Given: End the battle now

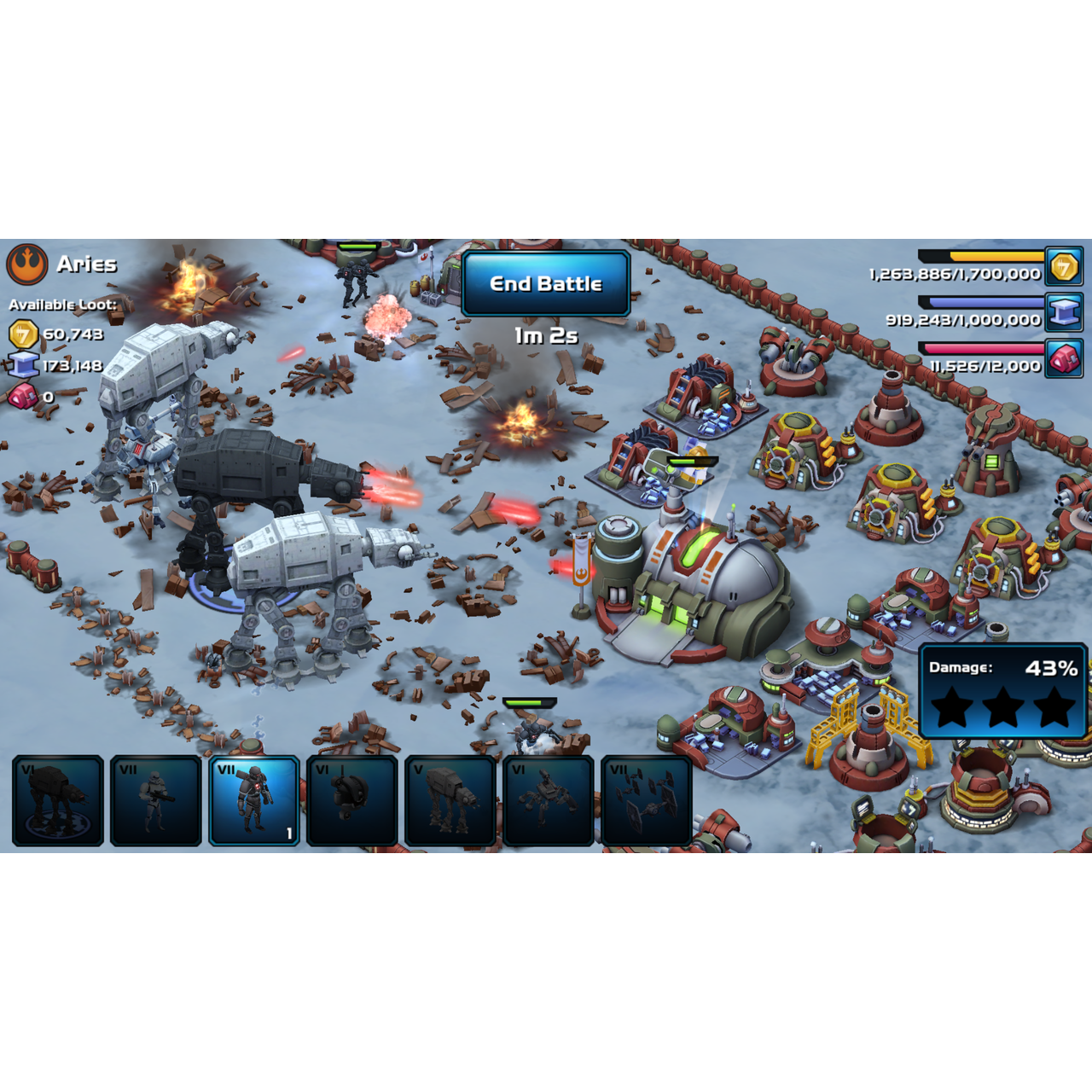Looking at the screenshot, I should [545, 284].
